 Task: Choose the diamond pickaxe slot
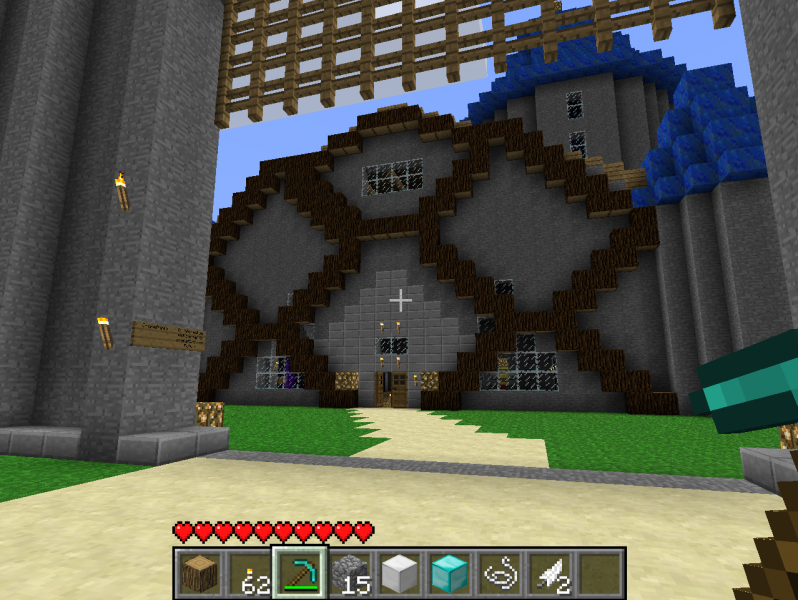pos(299,573)
